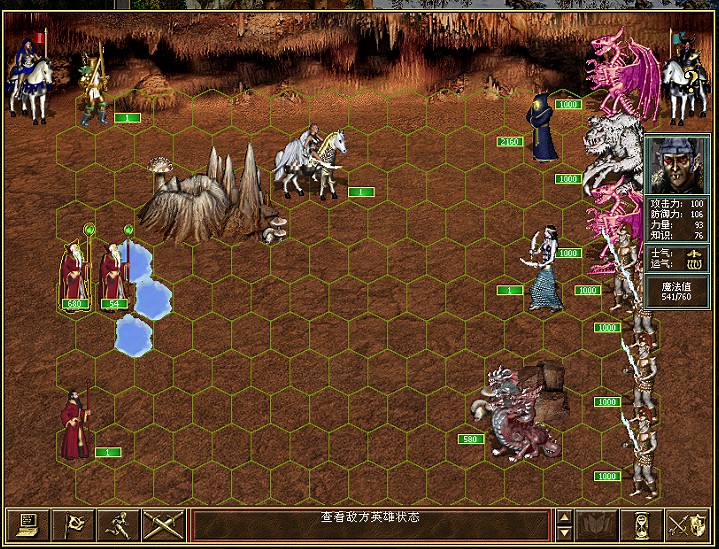Open the spellbook to cast a spell
719x549 pixels.
pyautogui.click(x=596, y=524)
